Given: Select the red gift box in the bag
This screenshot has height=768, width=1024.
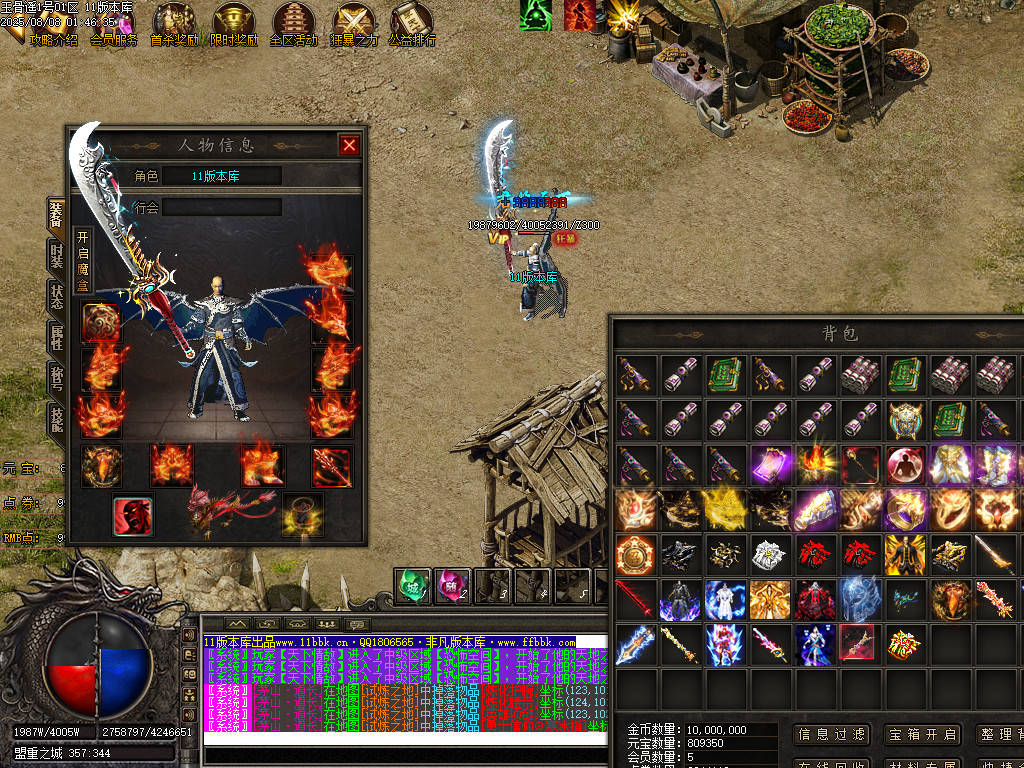Looking at the screenshot, I should [902, 643].
